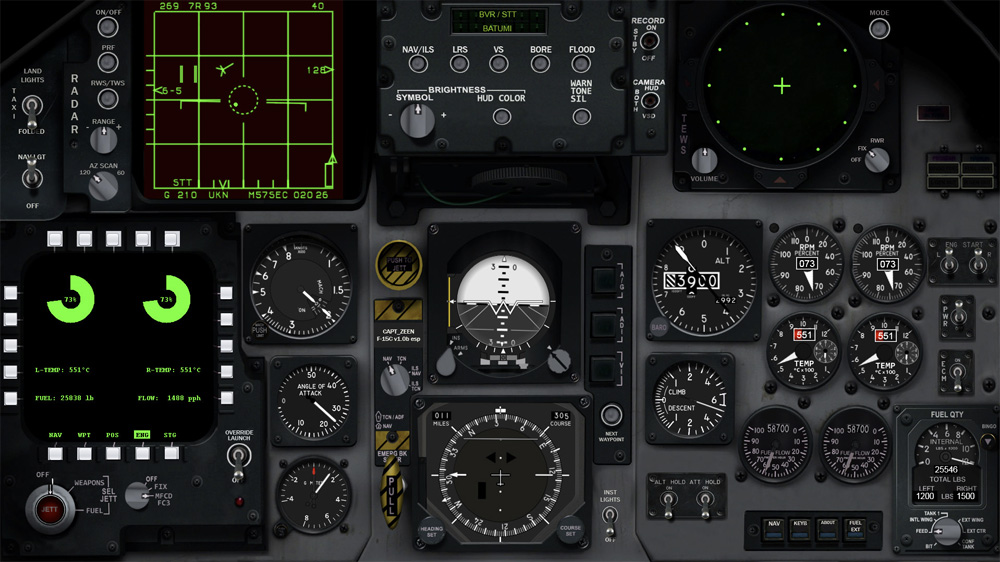
Task: Click the NEXT WAYPOINT button
Action: [609, 418]
